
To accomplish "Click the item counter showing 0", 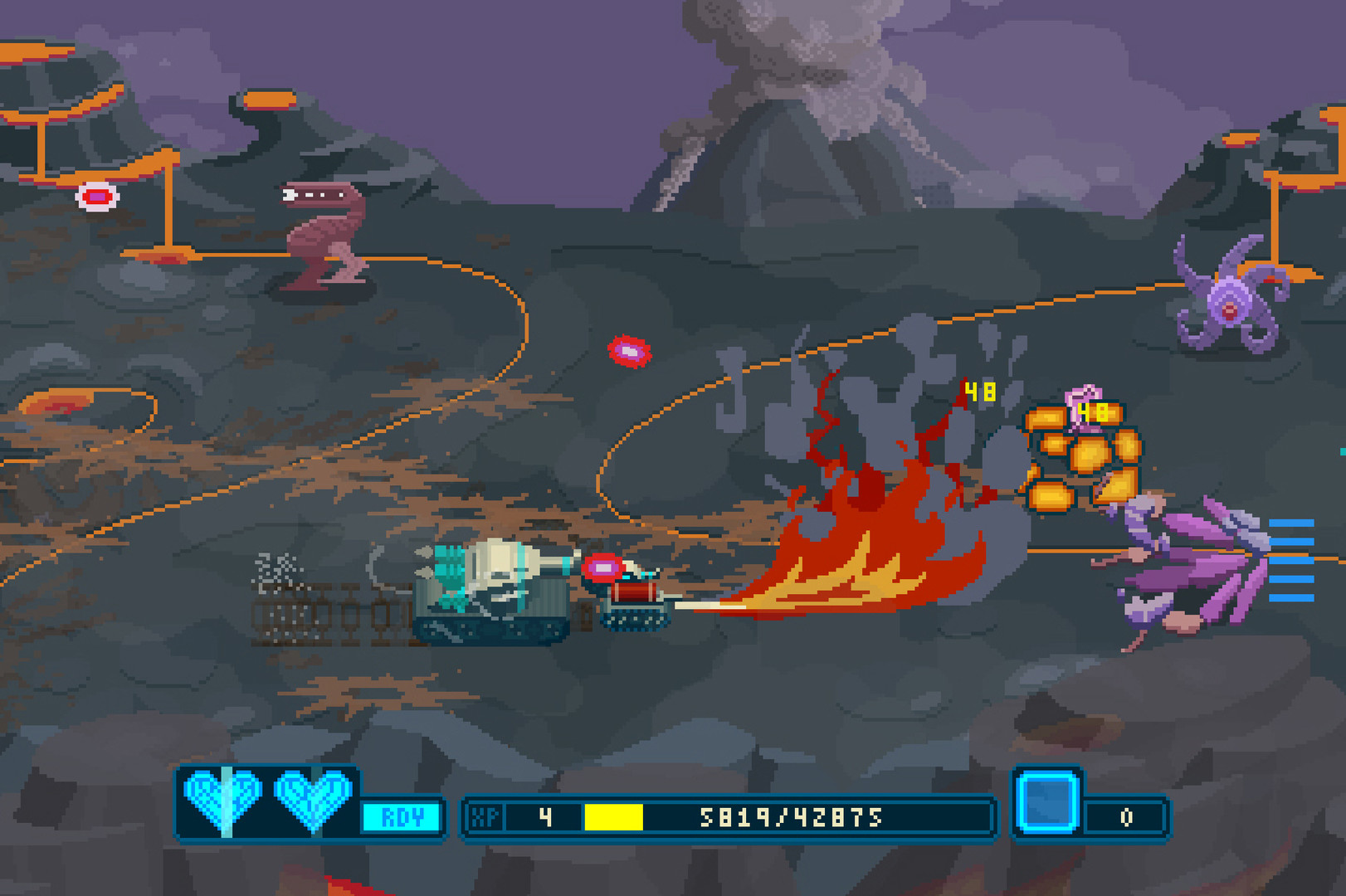I will coord(1124,817).
